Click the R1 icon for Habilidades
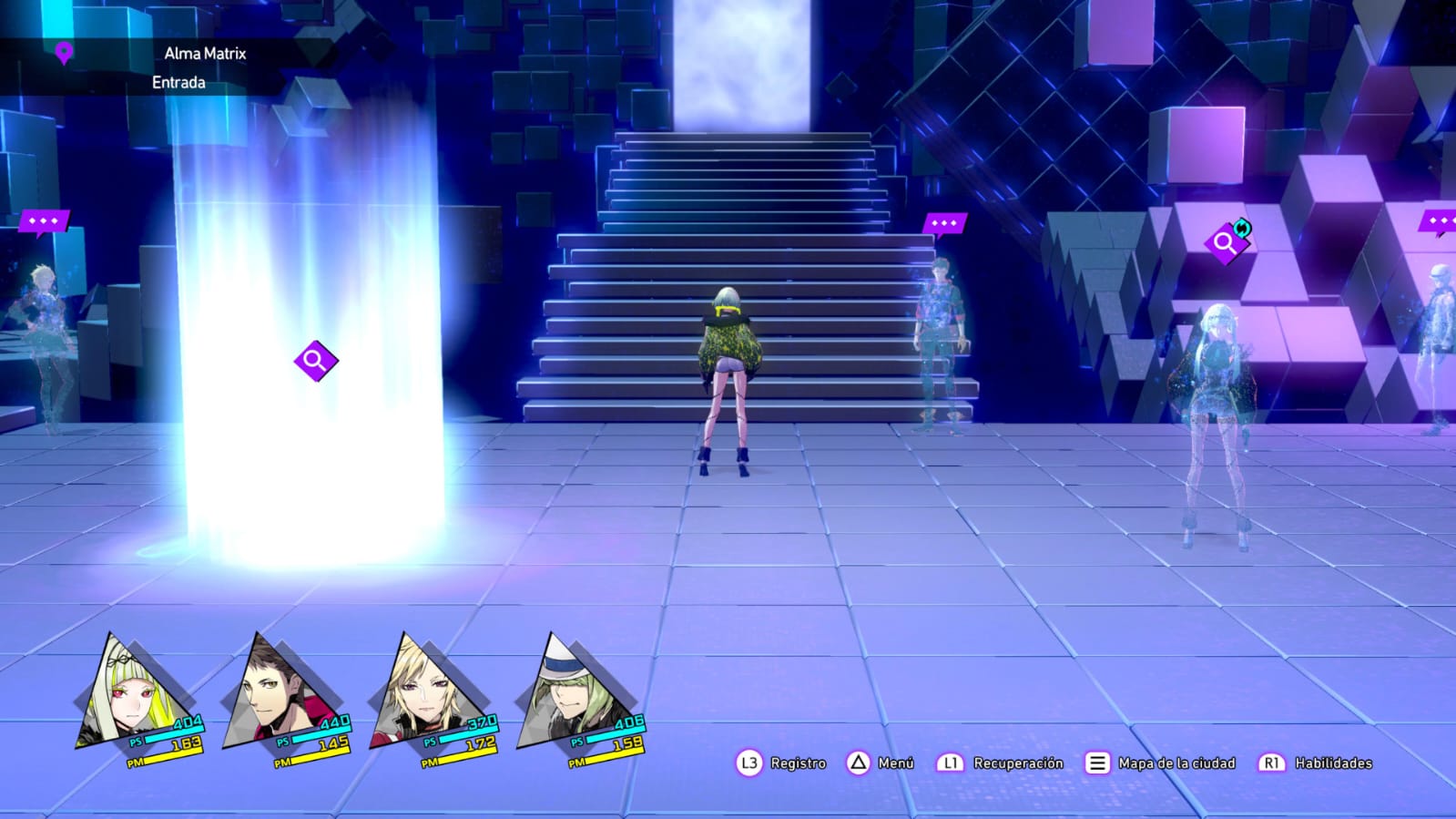This screenshot has width=1456, height=819. click(1272, 763)
